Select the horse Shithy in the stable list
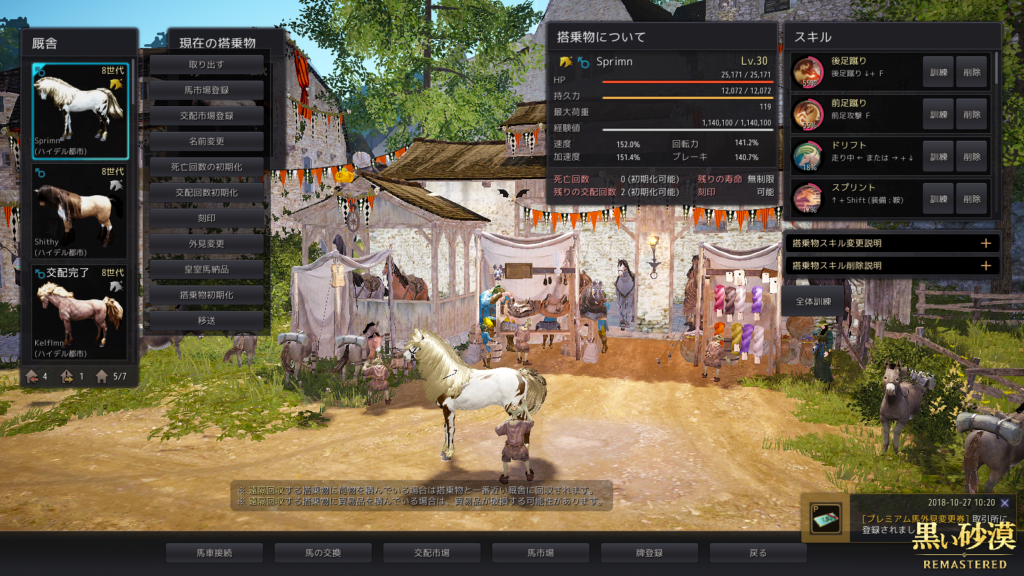Image resolution: width=1024 pixels, height=576 pixels. 79,211
